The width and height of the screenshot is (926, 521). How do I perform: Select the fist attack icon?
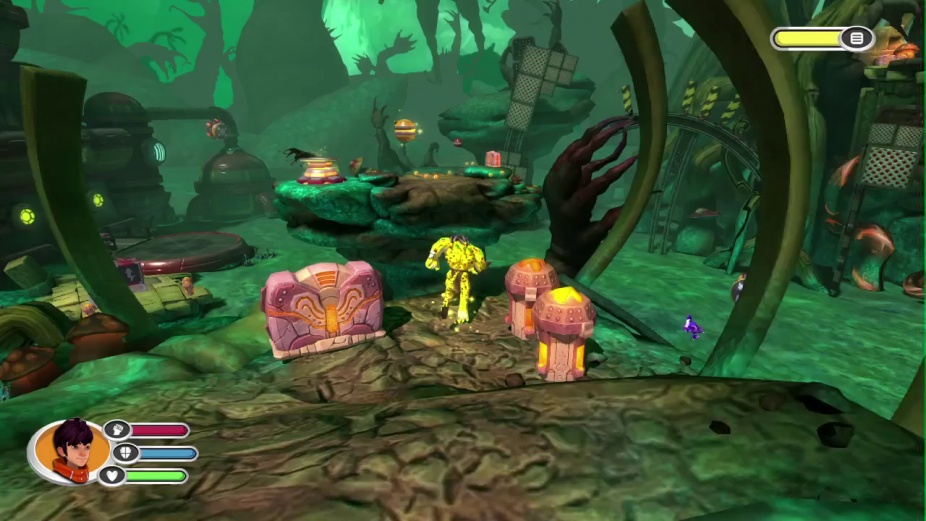click(x=117, y=430)
